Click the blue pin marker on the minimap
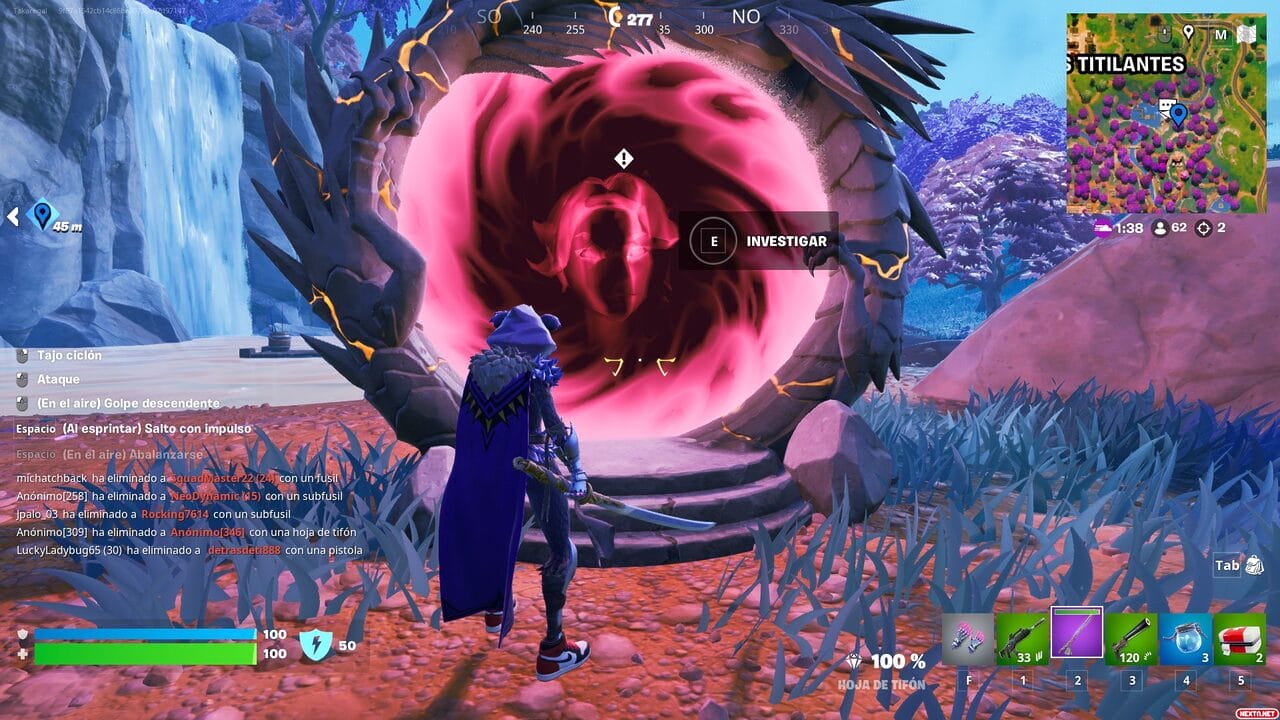This screenshot has height=720, width=1280. click(1178, 115)
